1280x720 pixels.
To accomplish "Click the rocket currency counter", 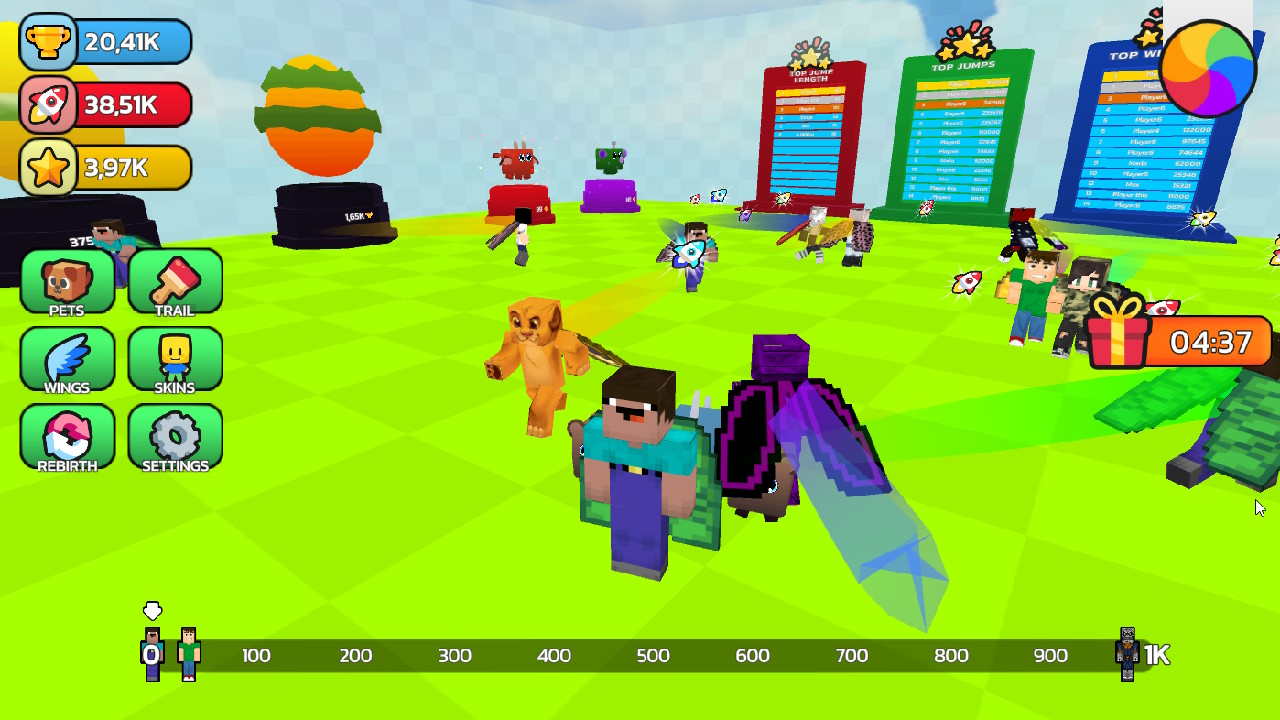I will 105,105.
